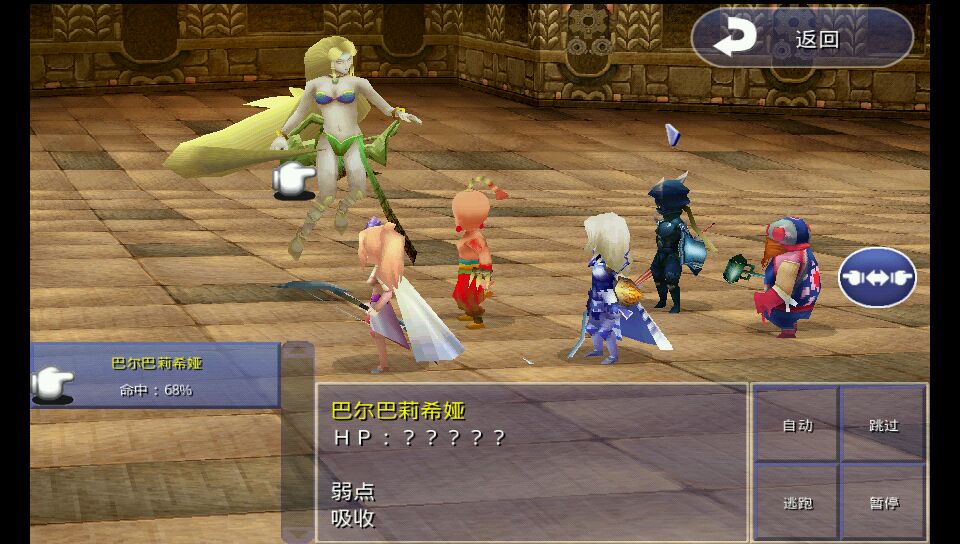Image resolution: width=960 pixels, height=544 pixels.
Task: Enable 自动 auto-battle
Action: click(x=797, y=425)
